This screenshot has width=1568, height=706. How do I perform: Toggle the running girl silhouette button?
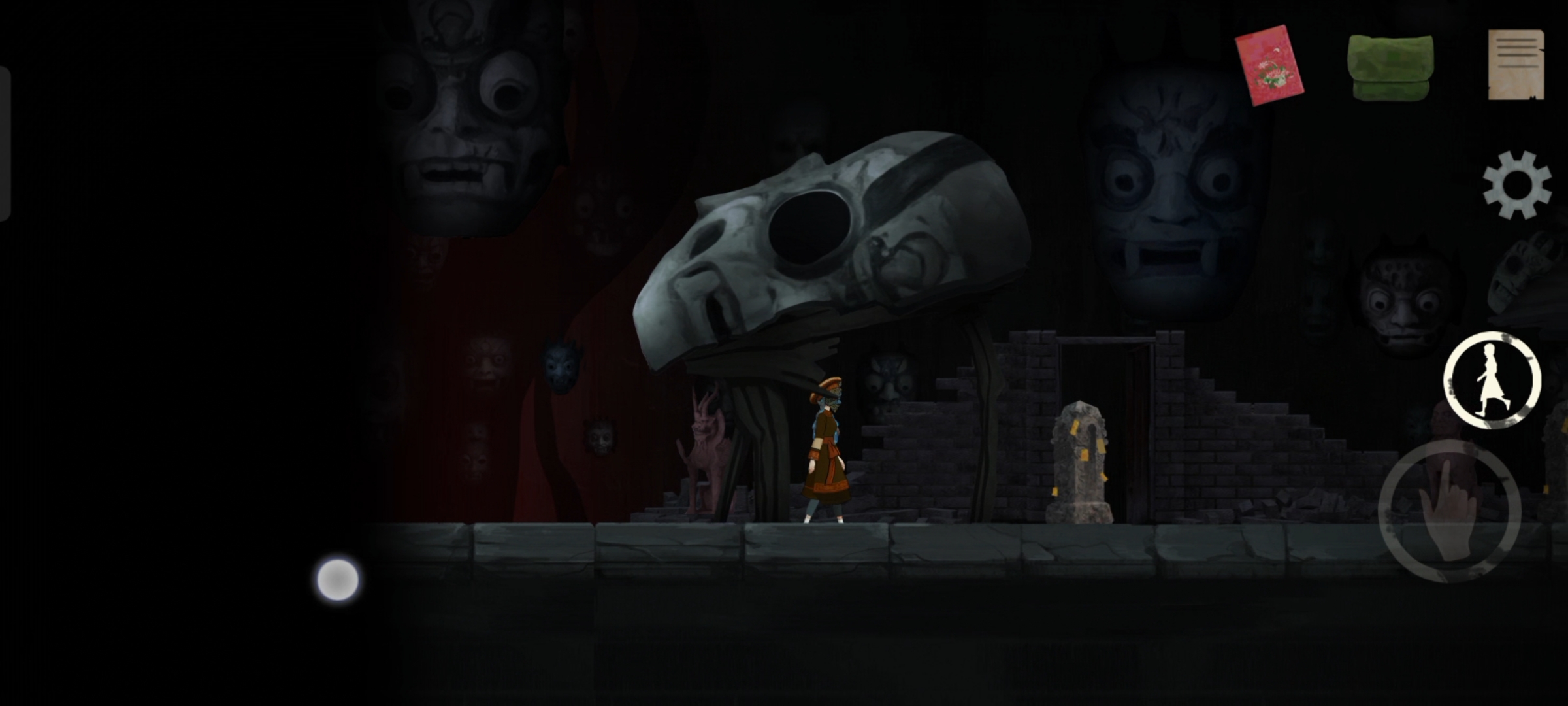tap(1492, 380)
